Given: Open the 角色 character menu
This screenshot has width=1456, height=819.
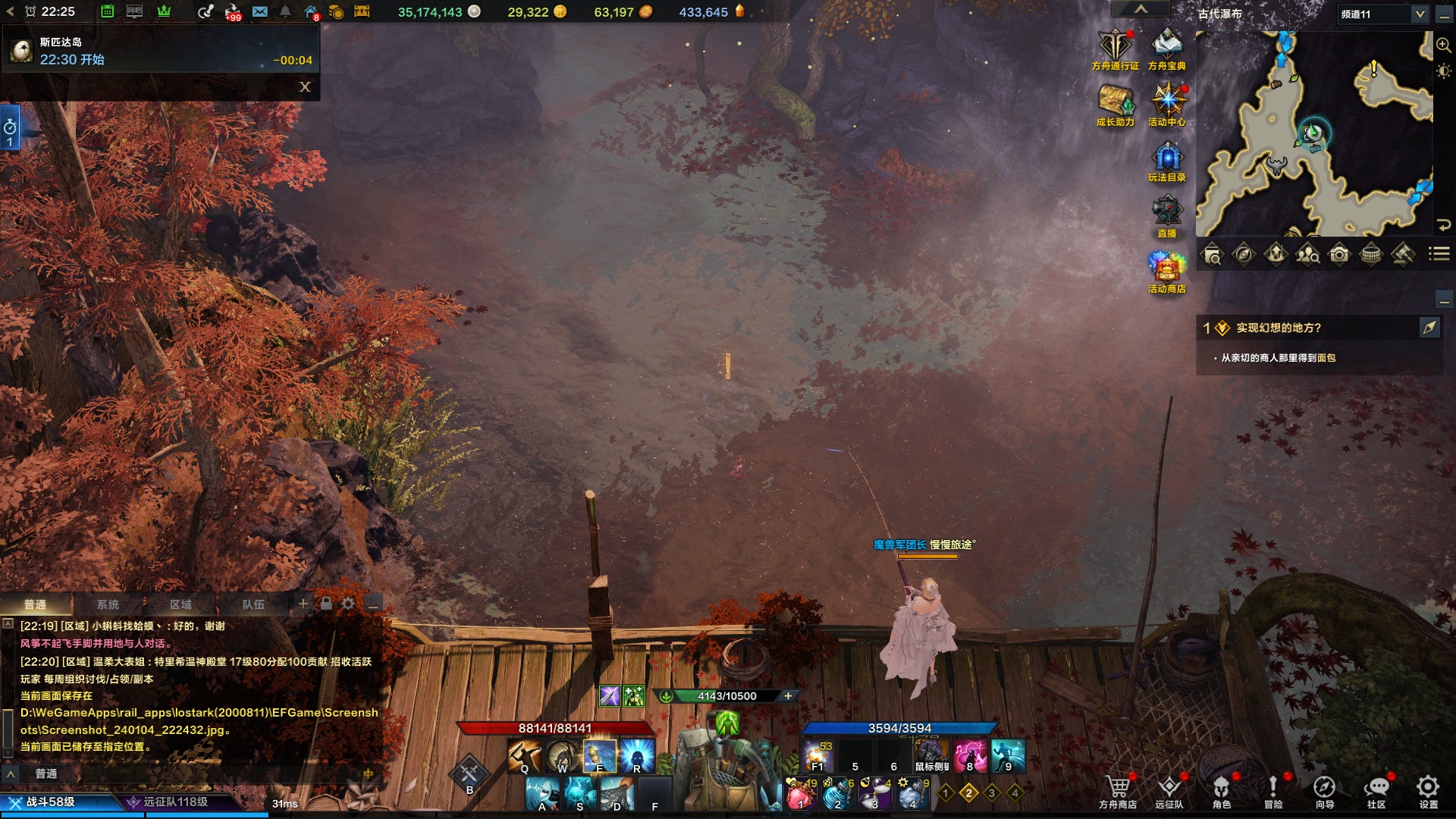Looking at the screenshot, I should pyautogui.click(x=1221, y=790).
